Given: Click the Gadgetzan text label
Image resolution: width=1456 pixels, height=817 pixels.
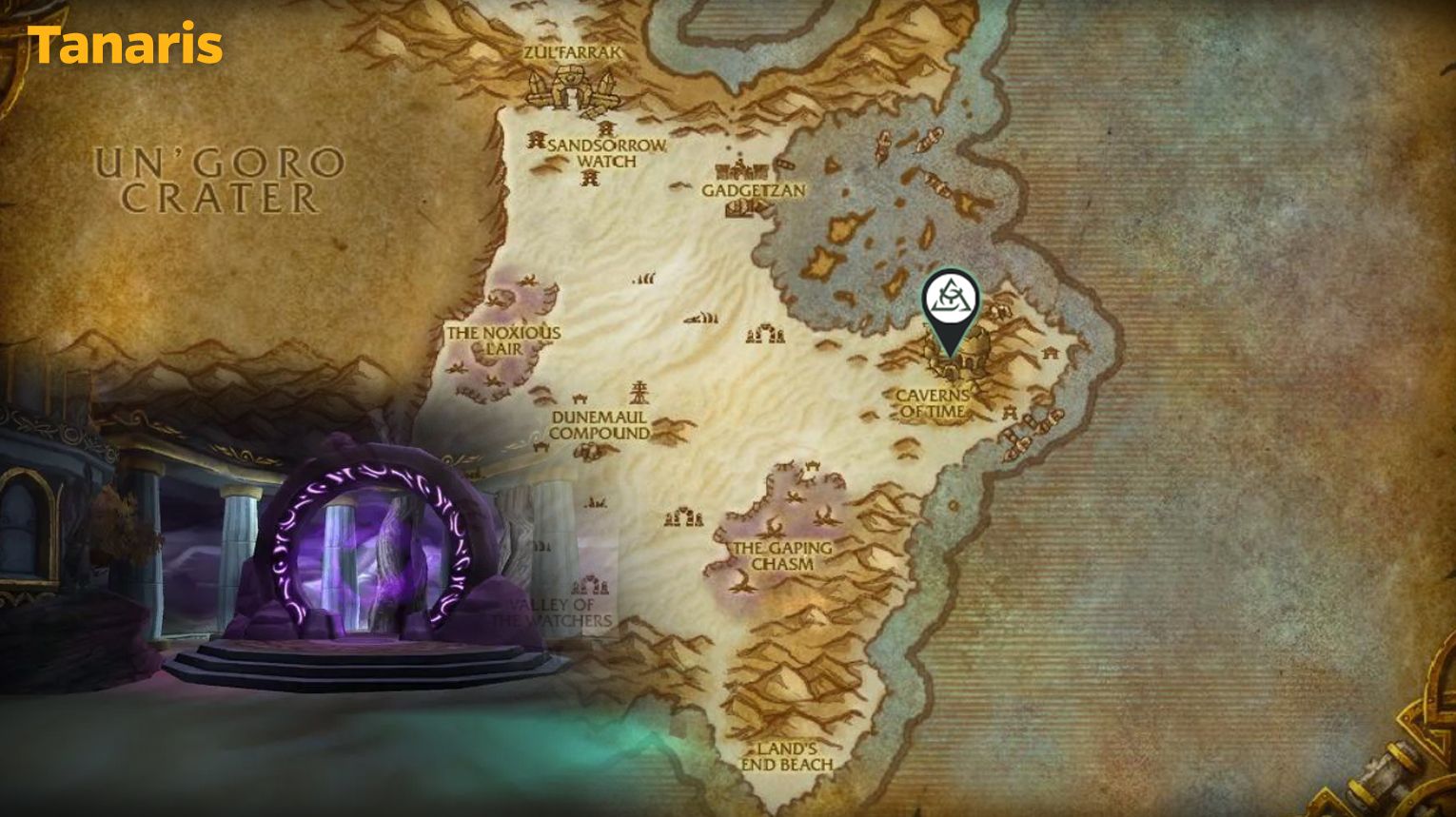Looking at the screenshot, I should click(752, 193).
